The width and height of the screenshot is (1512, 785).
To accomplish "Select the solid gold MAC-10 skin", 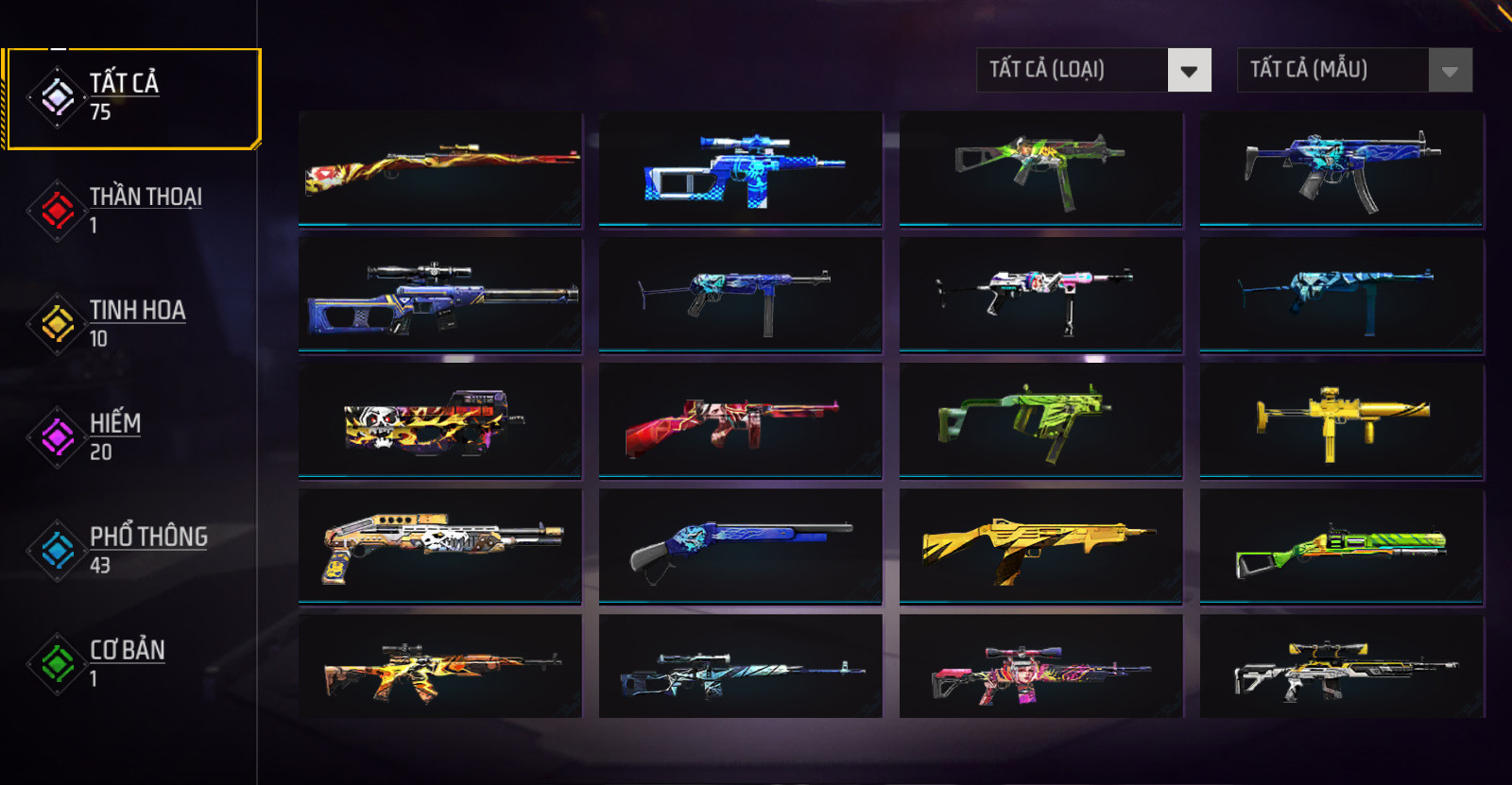I will [1342, 421].
